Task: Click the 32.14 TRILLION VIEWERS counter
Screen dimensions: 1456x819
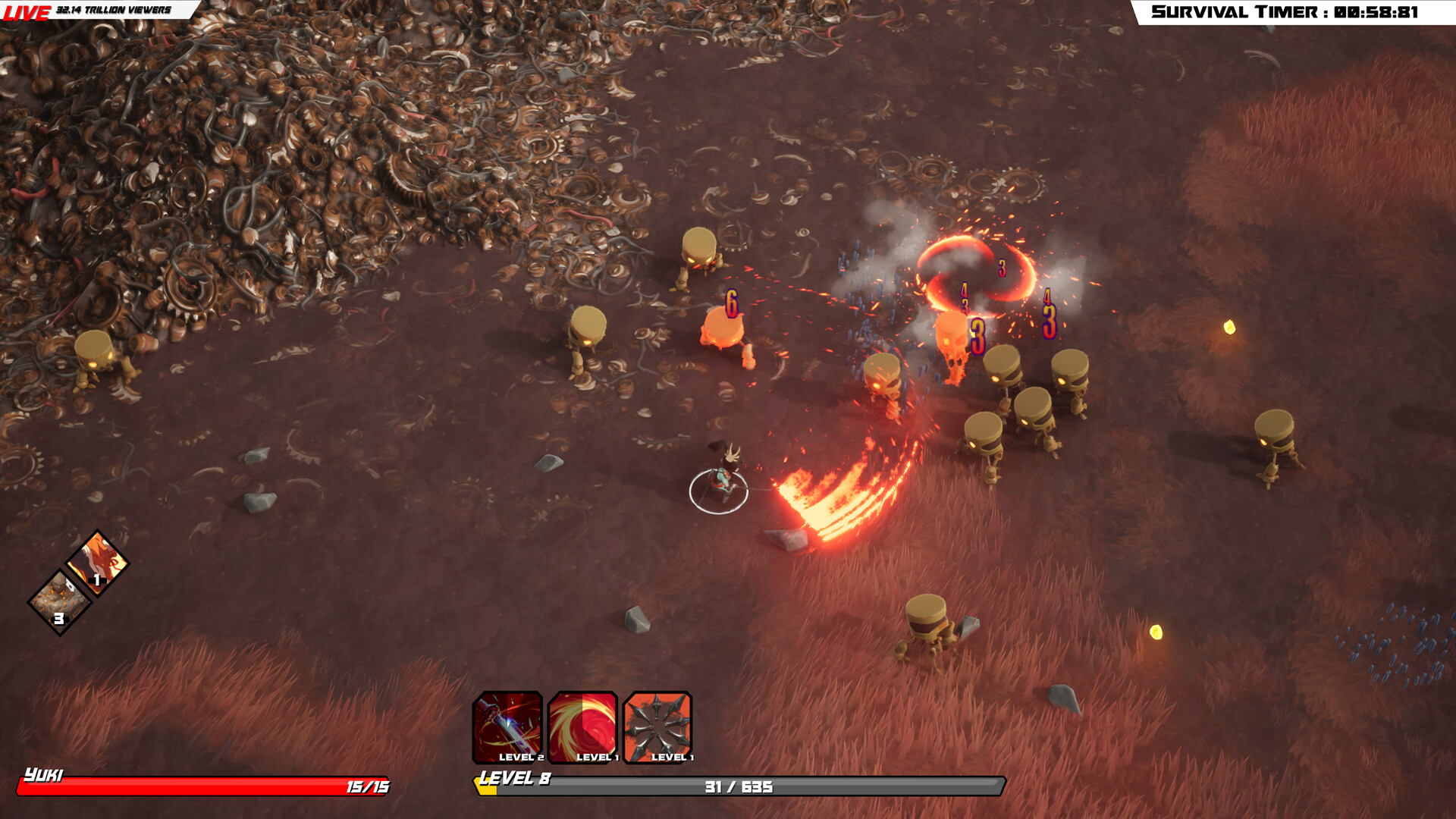Action: pyautogui.click(x=114, y=11)
